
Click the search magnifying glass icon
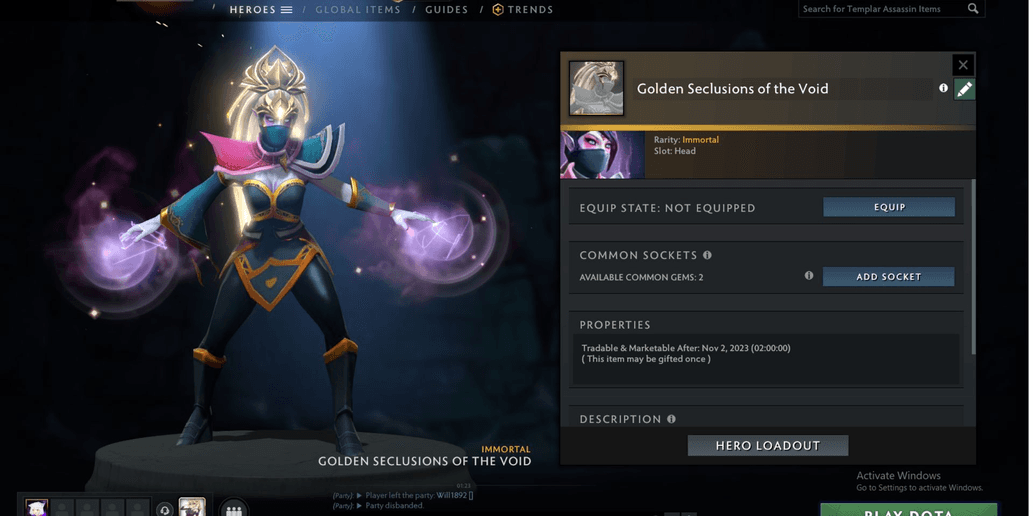pos(973,9)
